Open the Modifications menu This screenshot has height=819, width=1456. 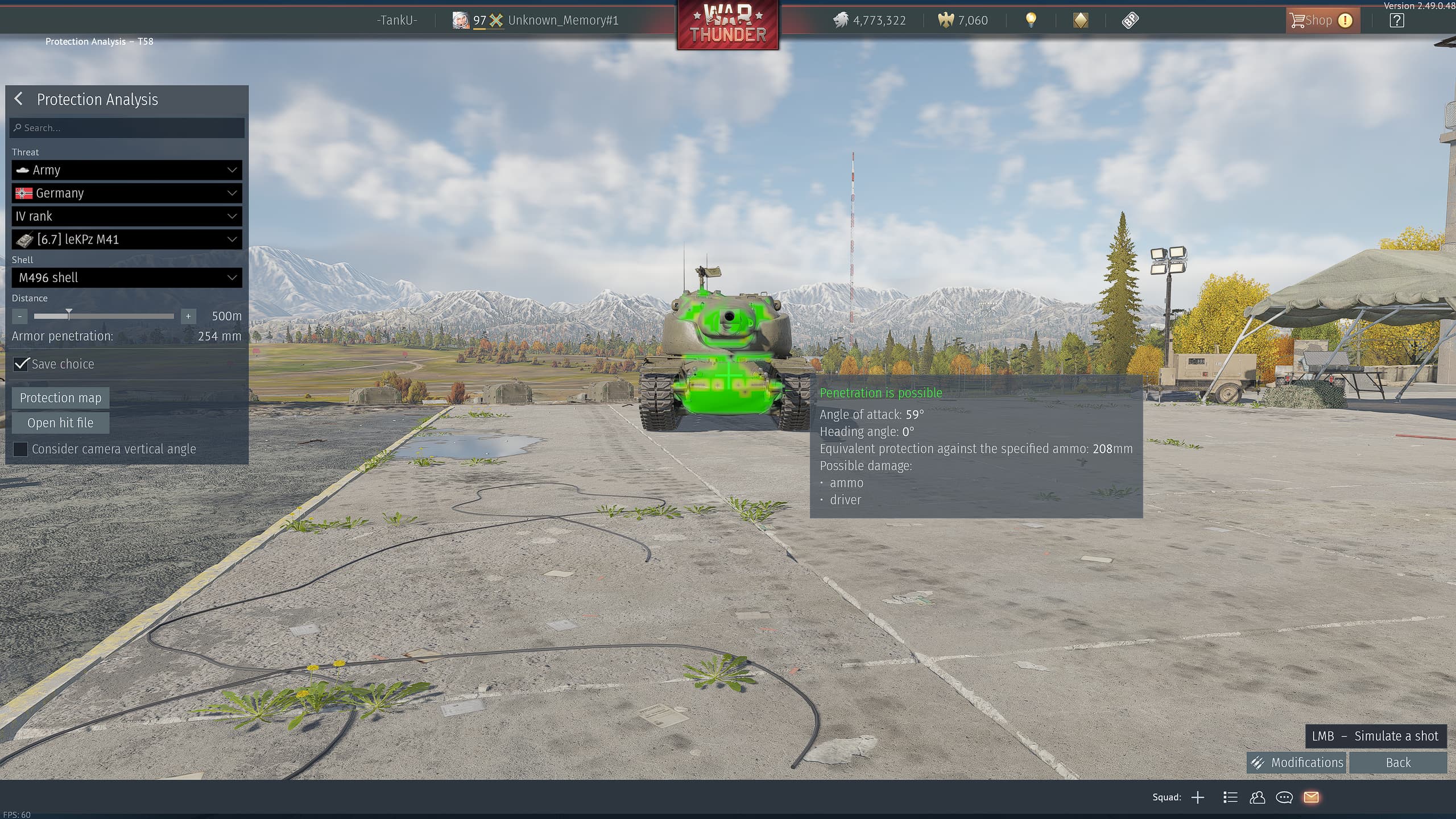pyautogui.click(x=1296, y=763)
